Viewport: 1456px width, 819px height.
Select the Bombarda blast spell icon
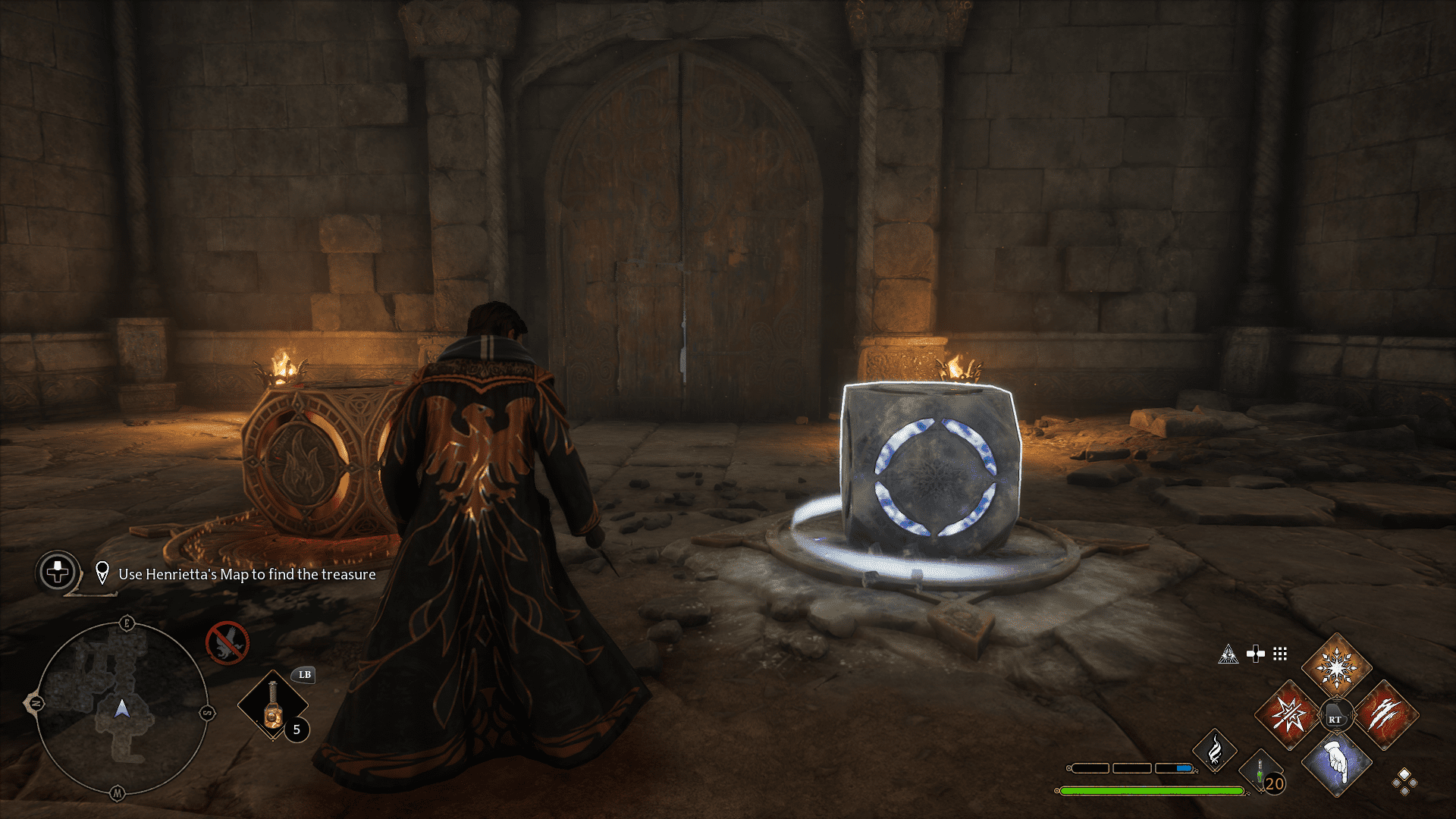[x=1288, y=714]
